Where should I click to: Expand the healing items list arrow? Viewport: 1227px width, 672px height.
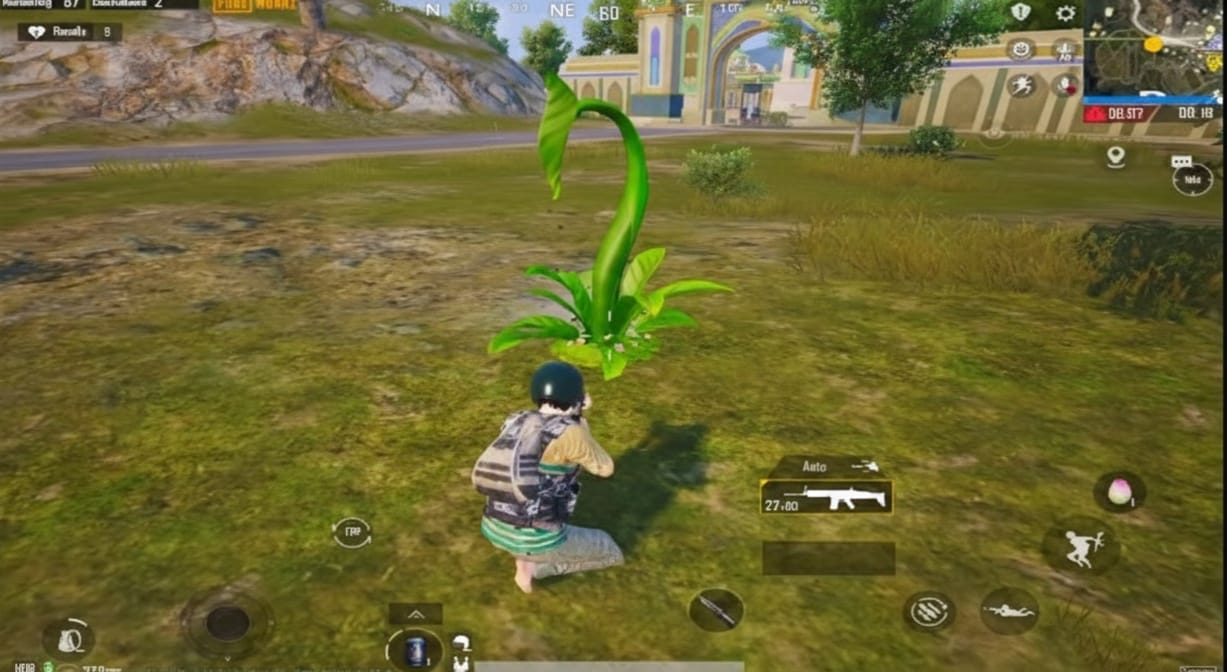[415, 614]
